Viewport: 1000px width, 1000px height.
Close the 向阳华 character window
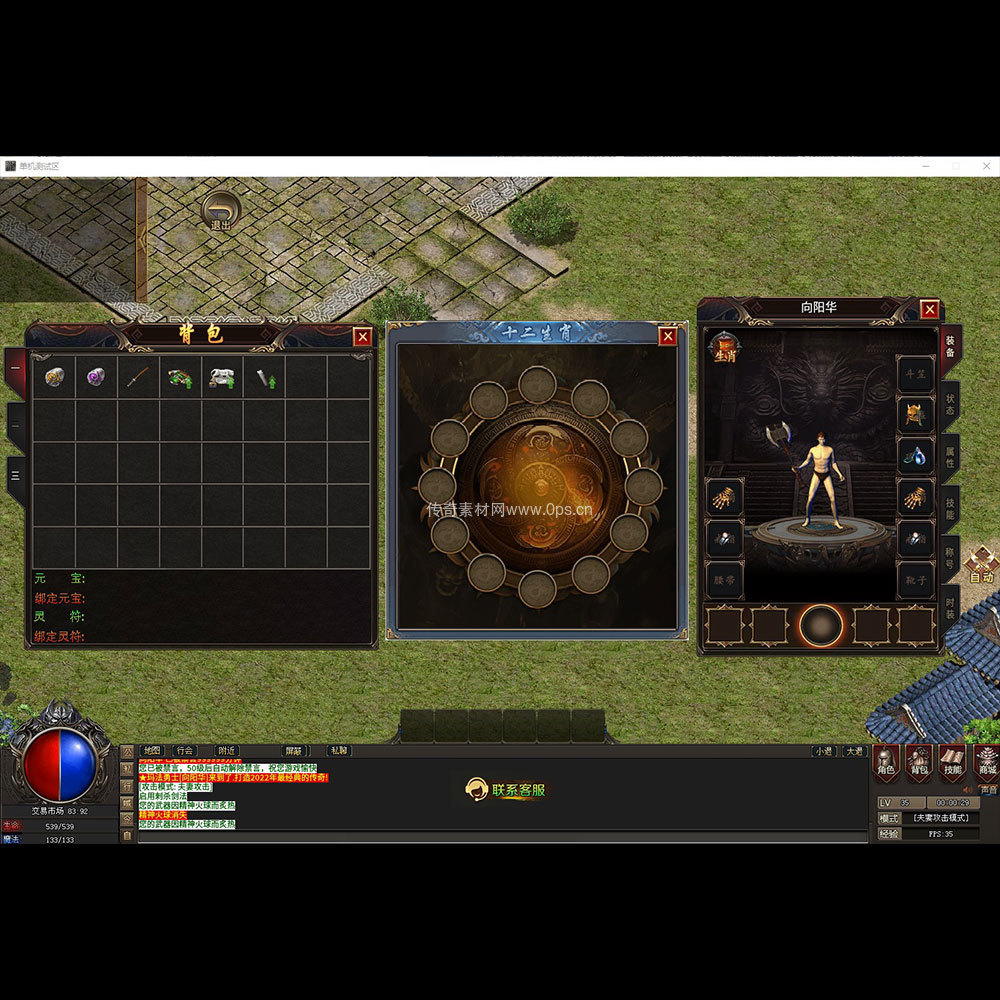pyautogui.click(x=930, y=309)
